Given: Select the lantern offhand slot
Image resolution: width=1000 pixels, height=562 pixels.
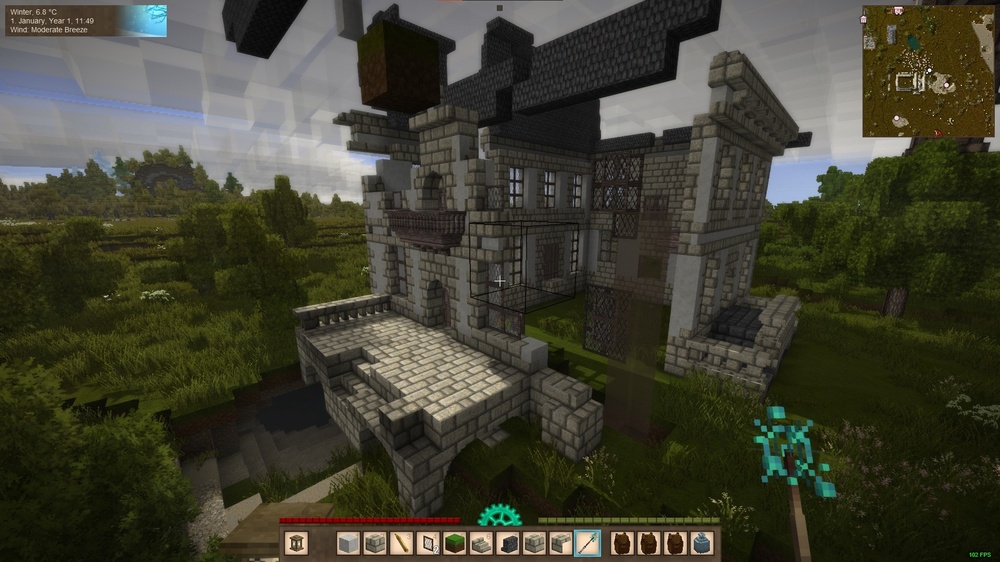Looking at the screenshot, I should [295, 543].
